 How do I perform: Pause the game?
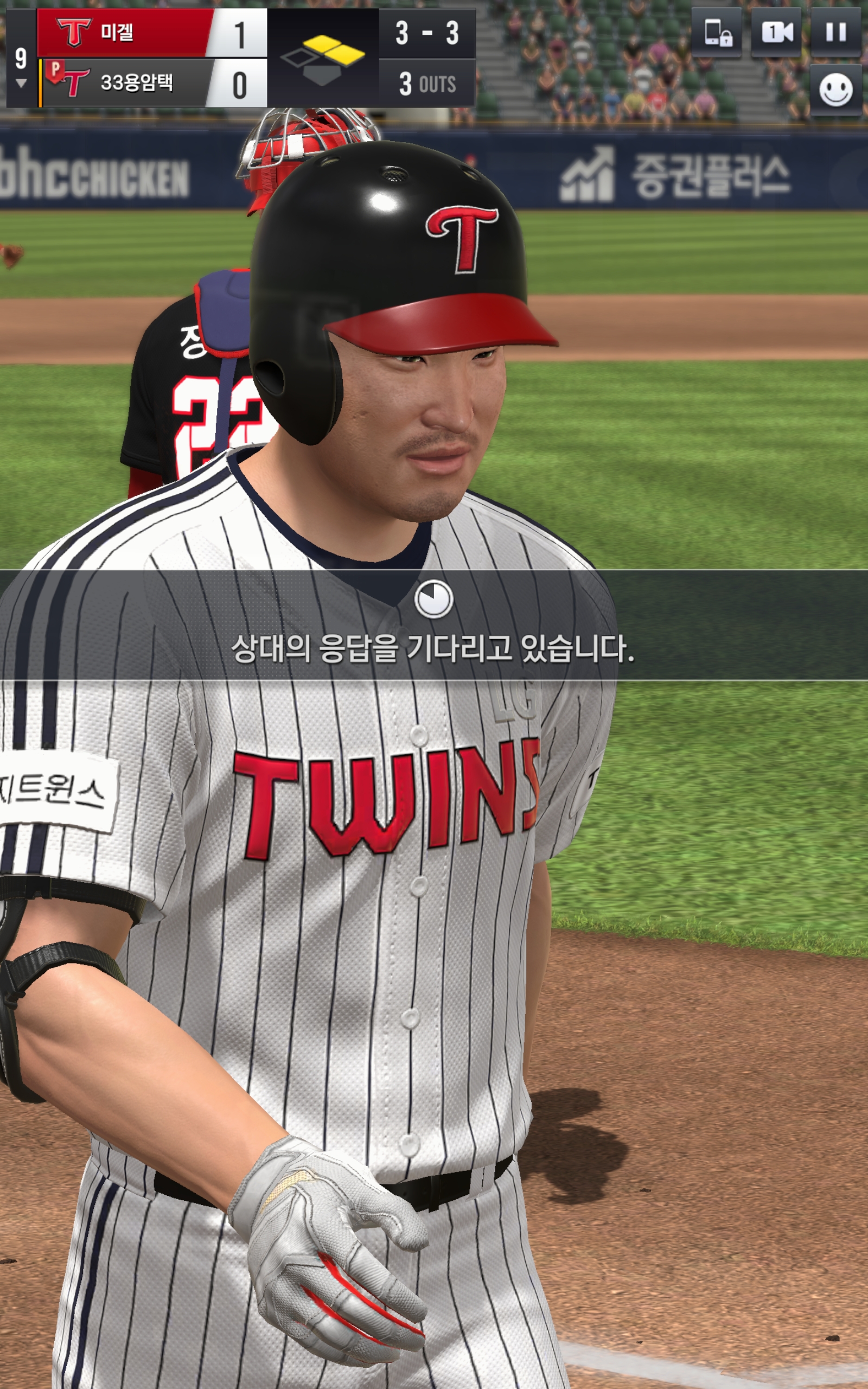835,32
